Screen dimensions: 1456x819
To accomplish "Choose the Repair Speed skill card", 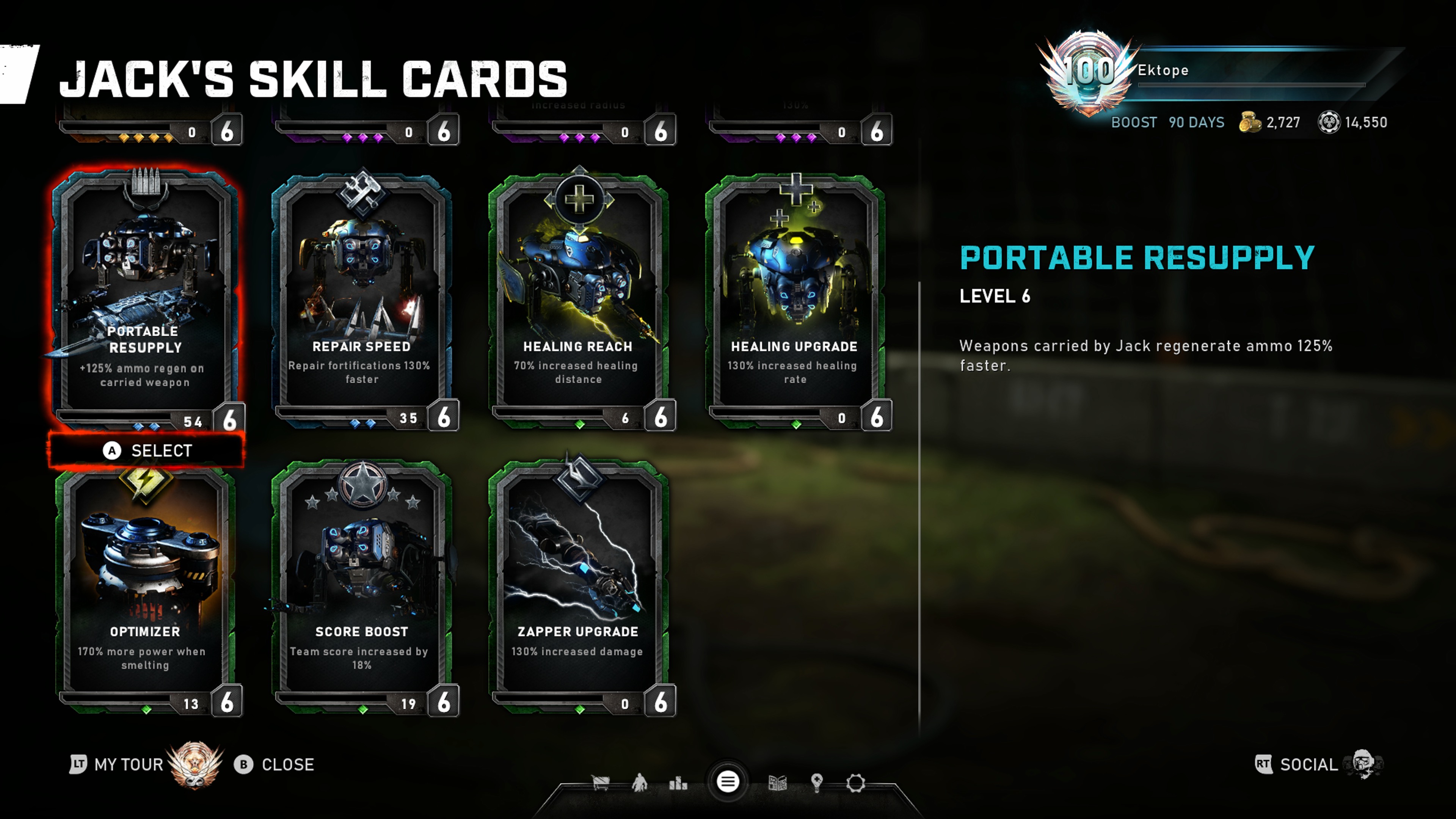I will [x=362, y=300].
